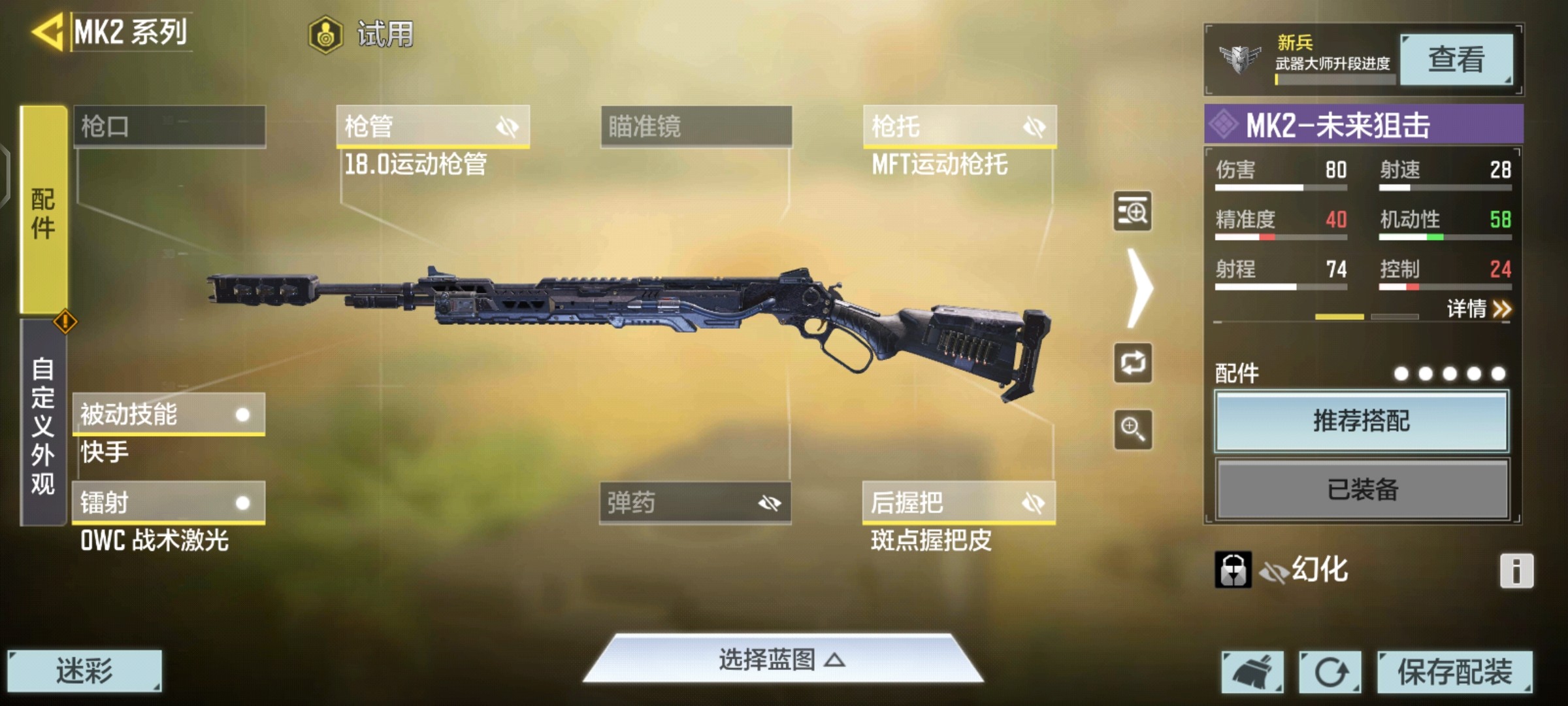Select the 枪口 muzzle attachment slot
Screen dimensions: 1568x706
(x=169, y=126)
